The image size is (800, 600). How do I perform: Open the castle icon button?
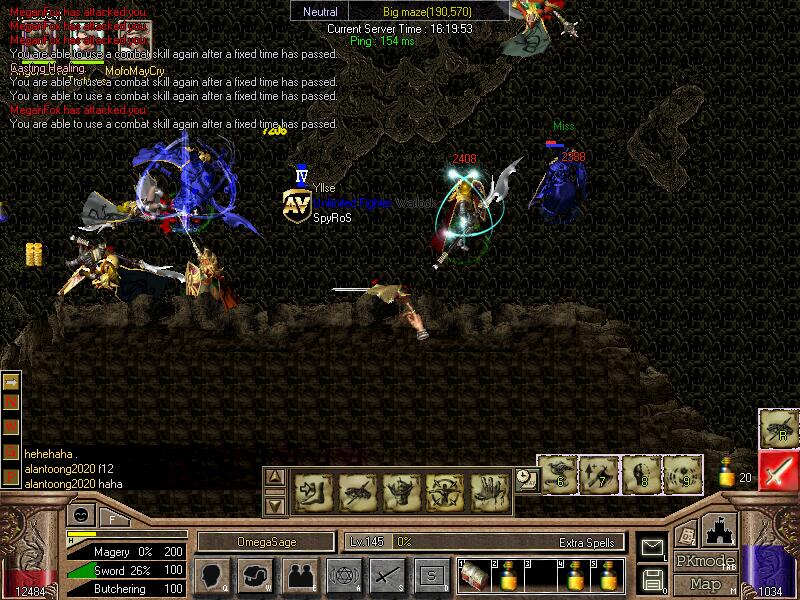click(x=720, y=528)
